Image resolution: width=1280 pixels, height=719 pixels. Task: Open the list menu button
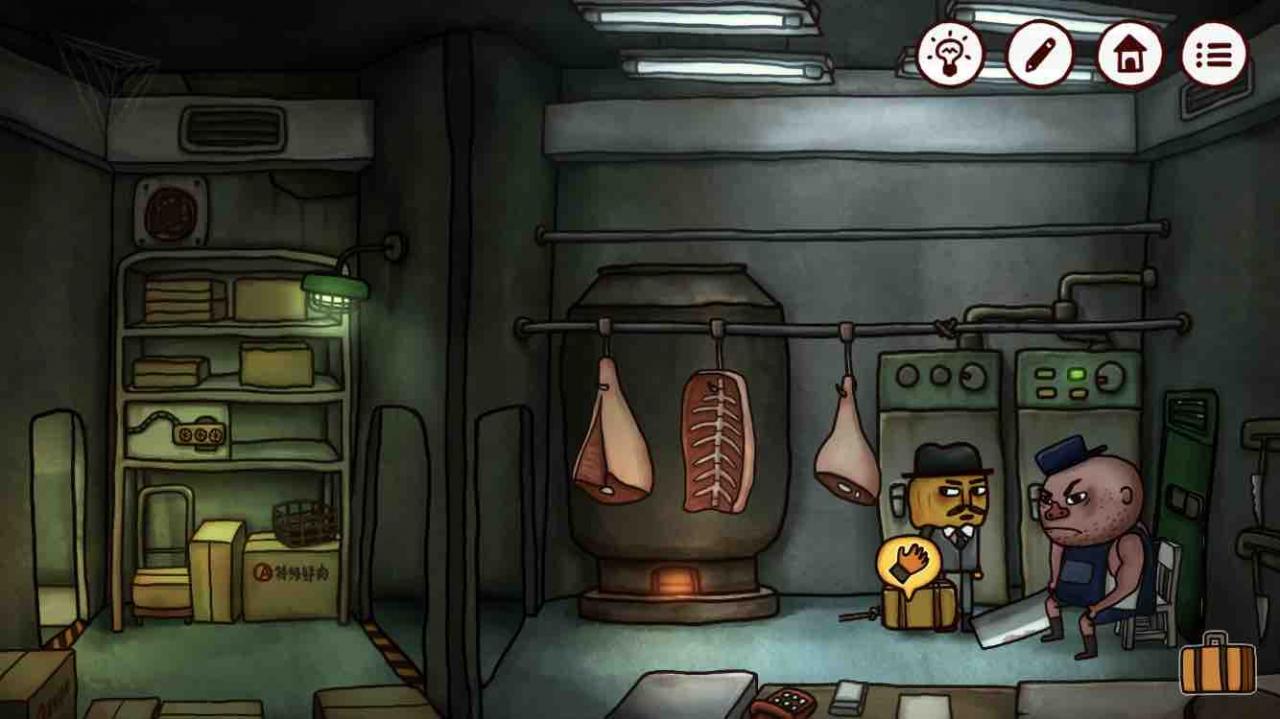[x=1214, y=54]
